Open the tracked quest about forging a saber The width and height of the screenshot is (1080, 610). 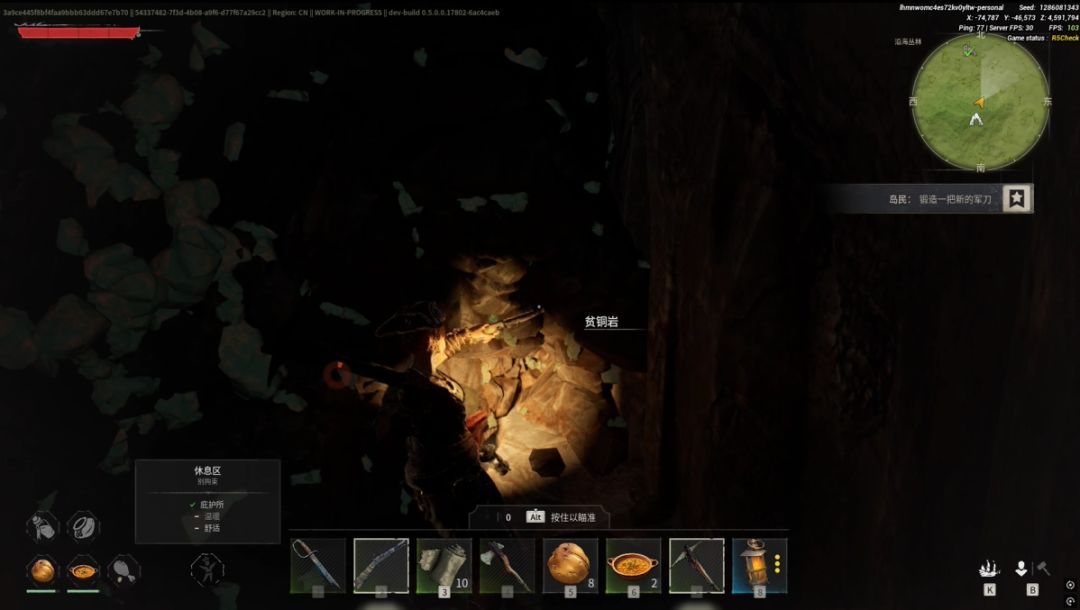tap(940, 199)
